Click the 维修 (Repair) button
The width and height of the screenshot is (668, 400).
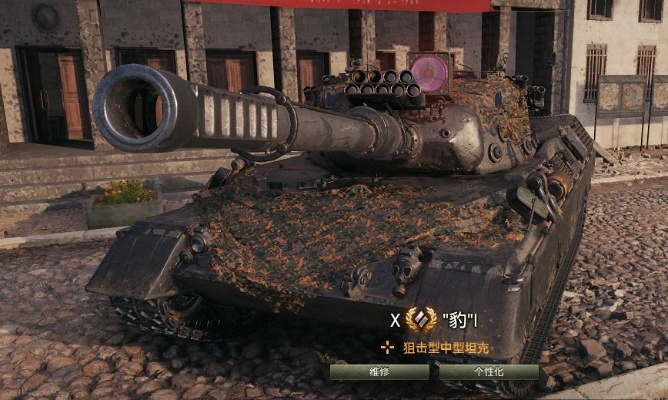379,371
